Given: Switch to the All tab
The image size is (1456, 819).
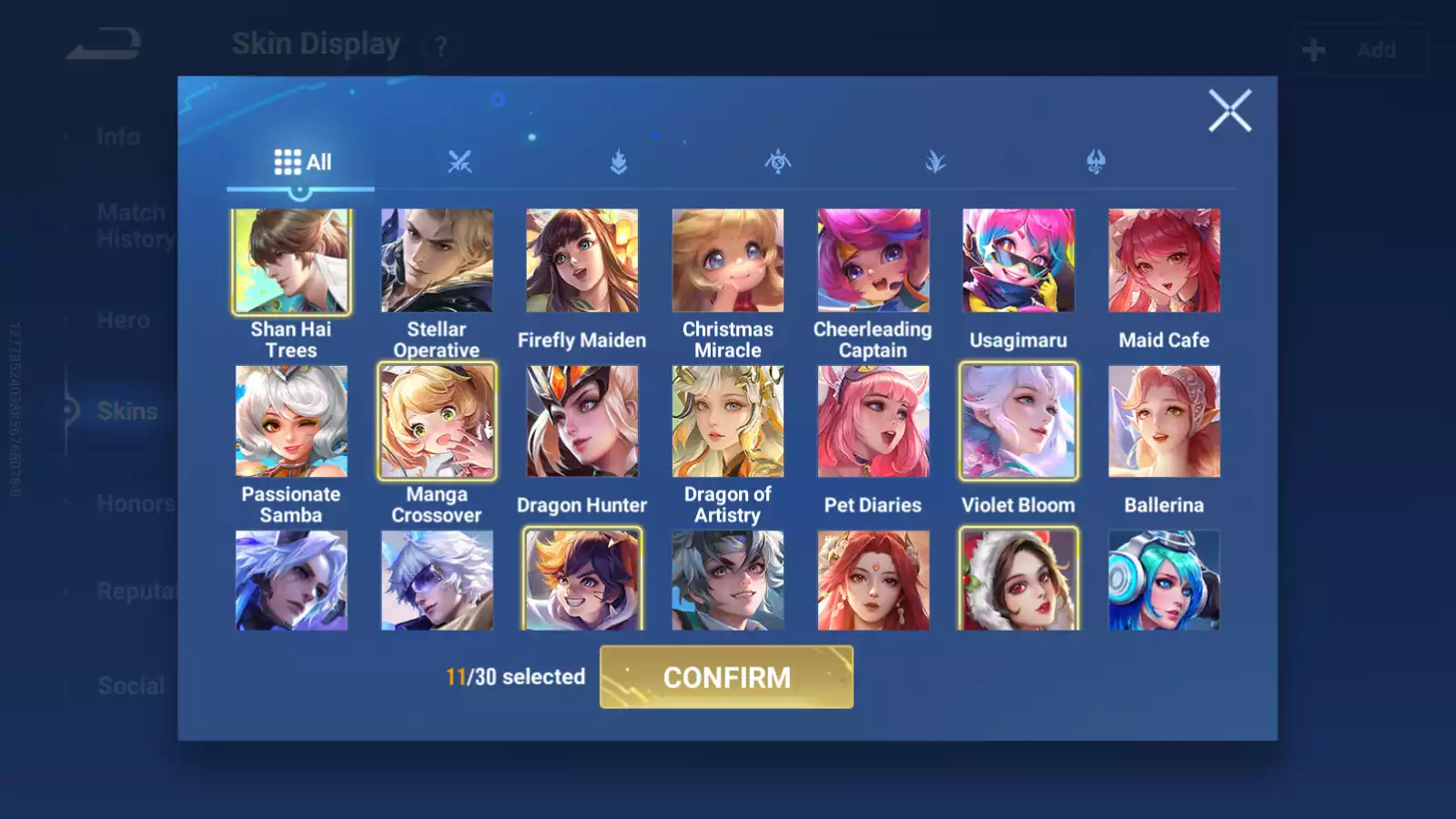Looking at the screenshot, I should coord(301,162).
